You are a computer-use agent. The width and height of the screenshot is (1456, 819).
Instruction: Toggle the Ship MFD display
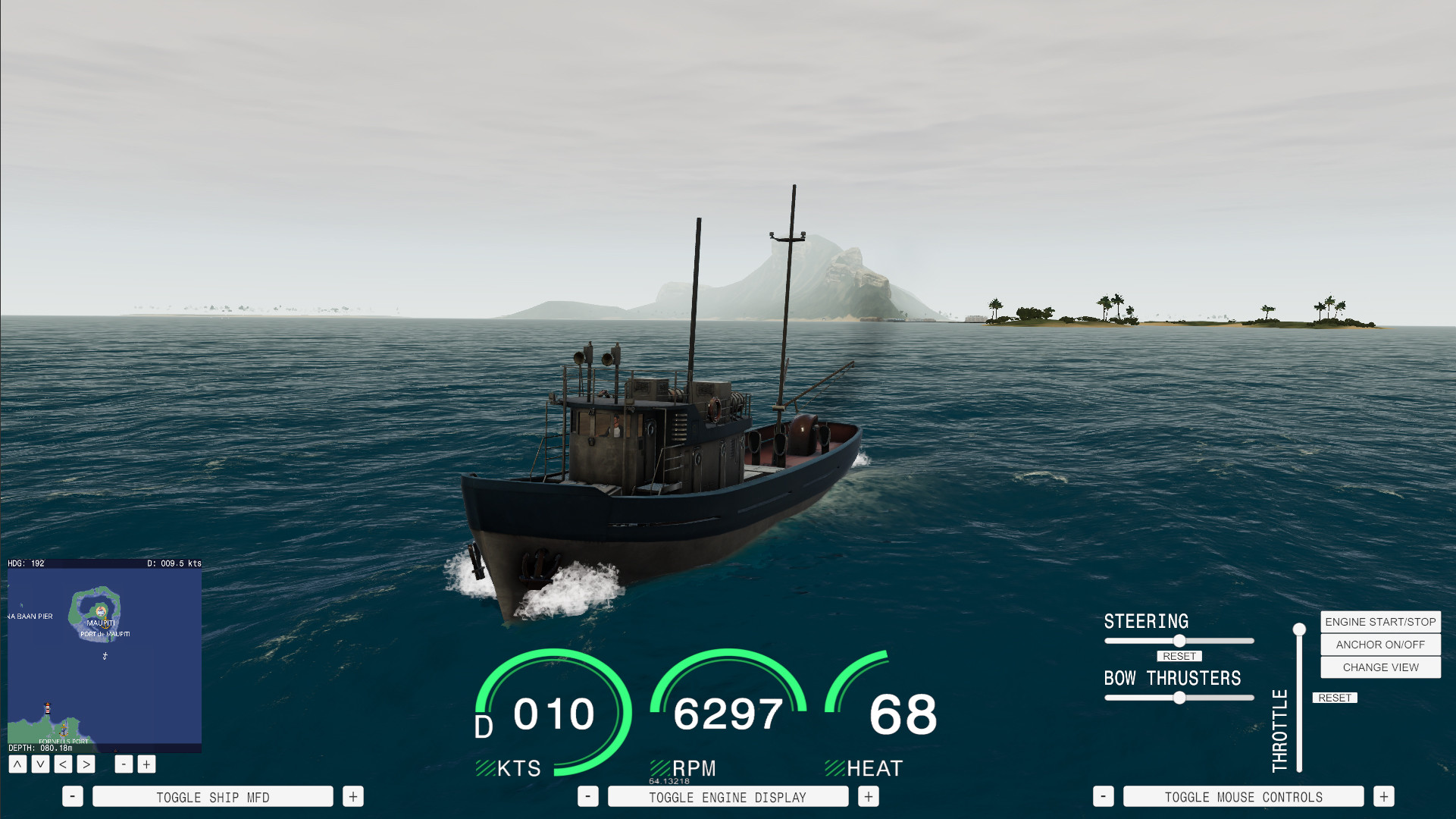point(212,796)
